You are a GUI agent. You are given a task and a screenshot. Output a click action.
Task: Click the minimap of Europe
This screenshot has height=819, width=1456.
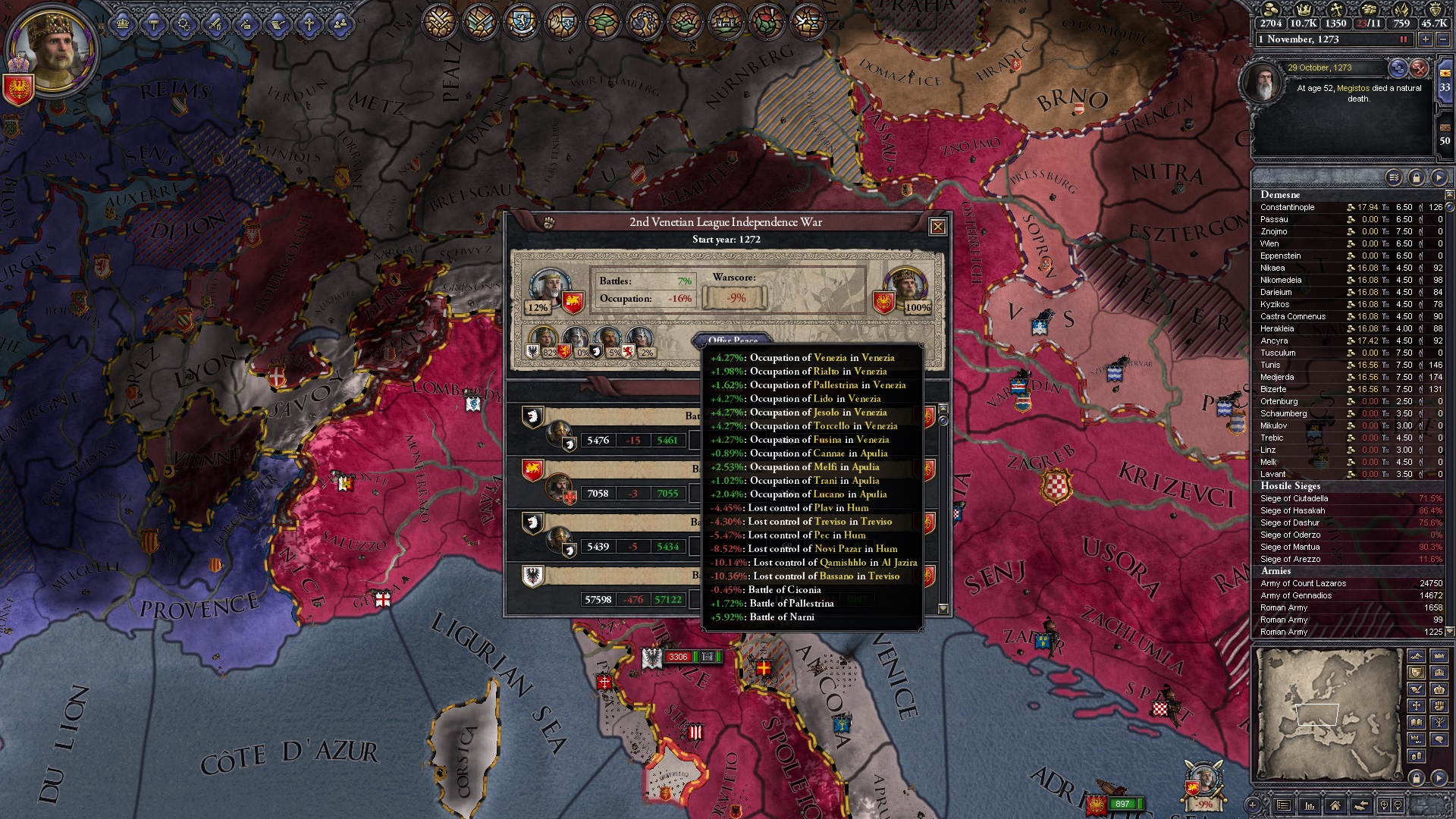point(1327,714)
